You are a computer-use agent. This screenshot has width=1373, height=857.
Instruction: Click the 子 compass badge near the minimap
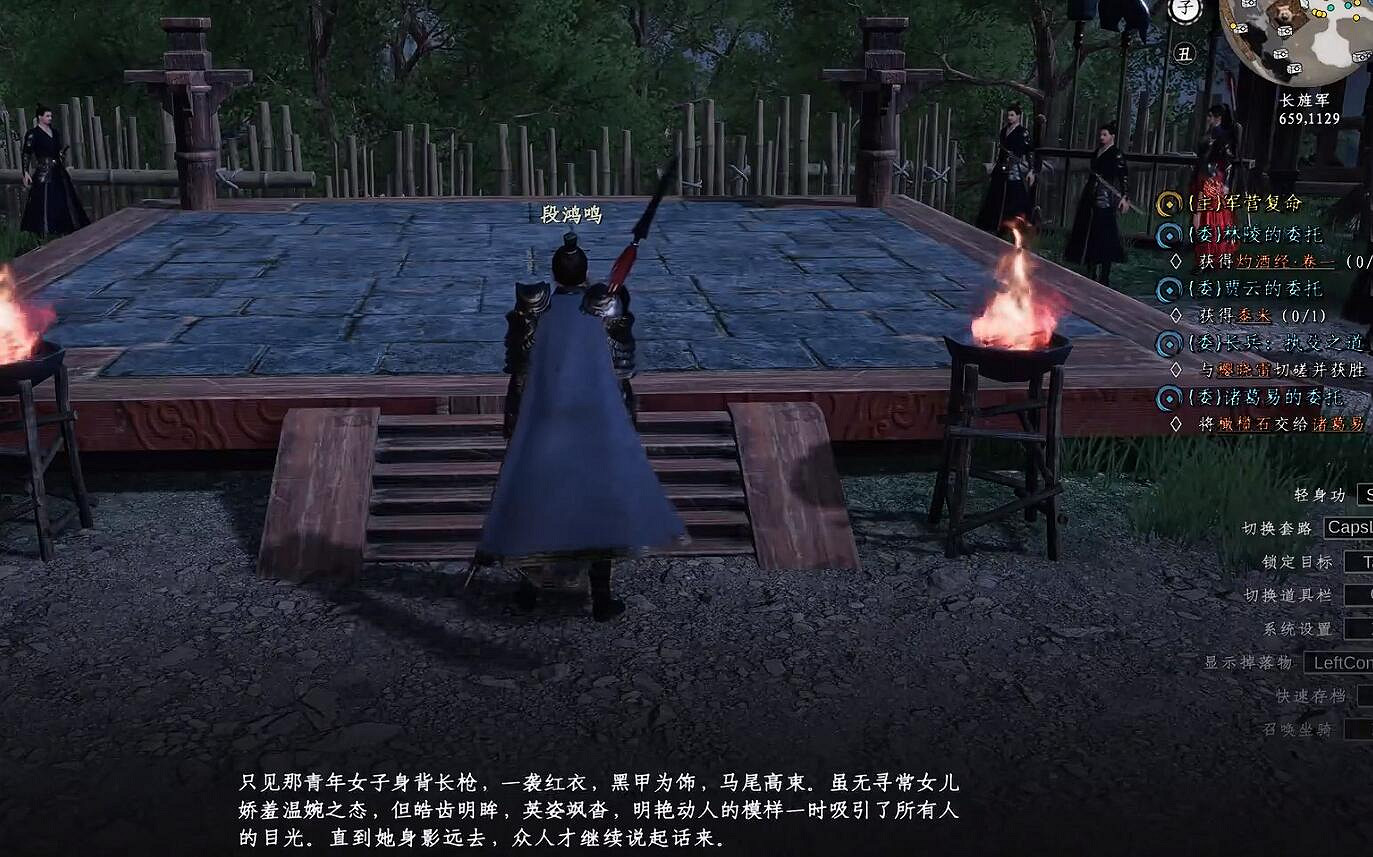click(x=1184, y=9)
